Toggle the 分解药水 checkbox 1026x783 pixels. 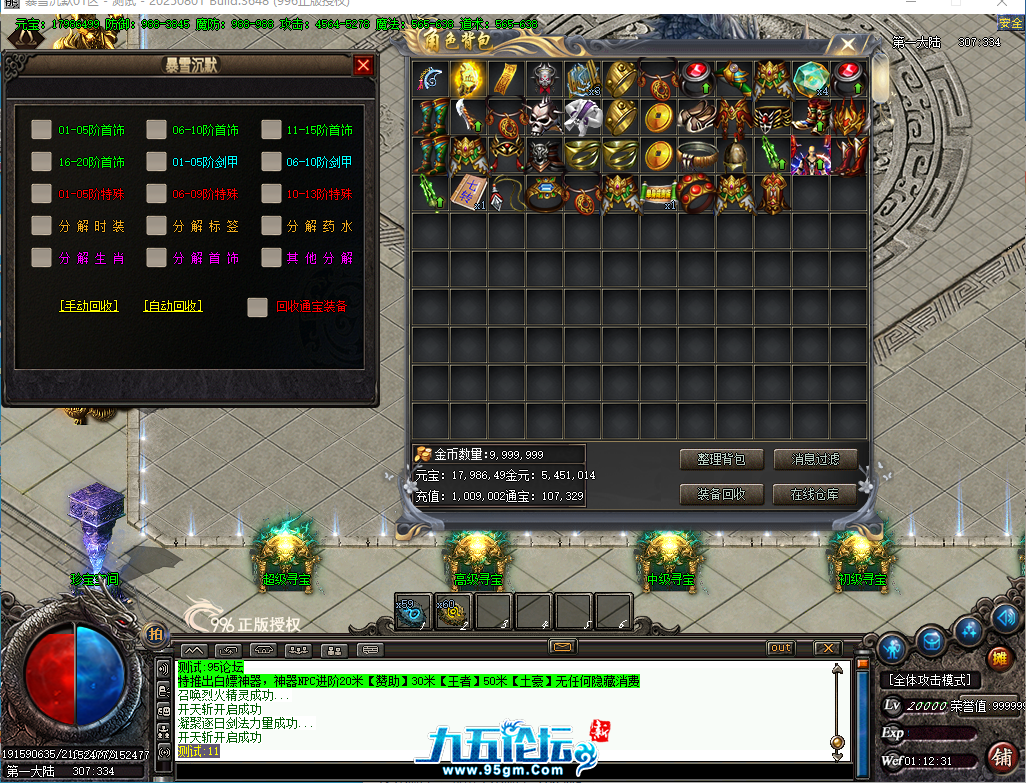pos(271,226)
